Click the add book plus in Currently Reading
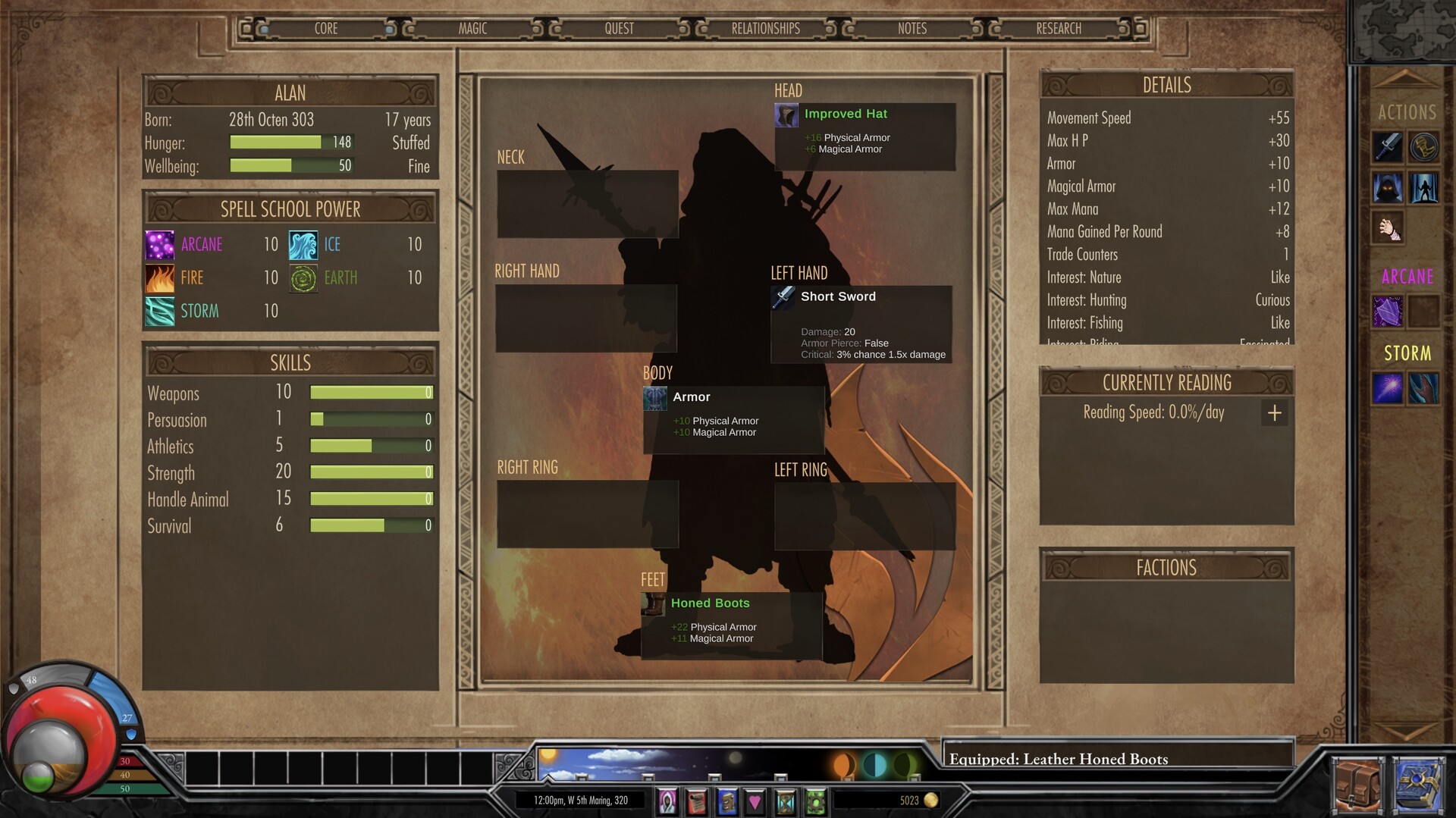This screenshot has width=1456, height=818. coord(1275,413)
